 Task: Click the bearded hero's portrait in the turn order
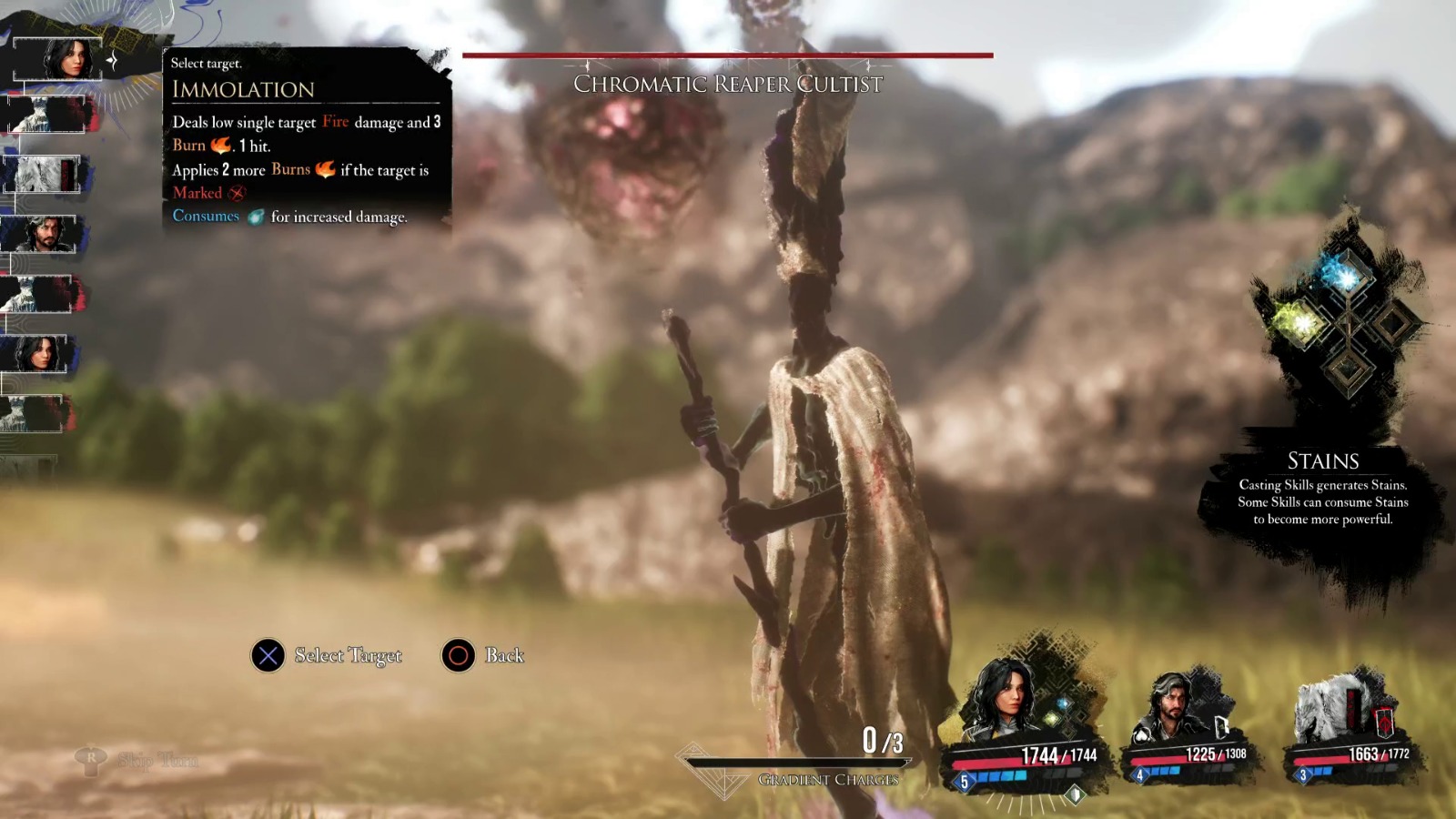41,232
